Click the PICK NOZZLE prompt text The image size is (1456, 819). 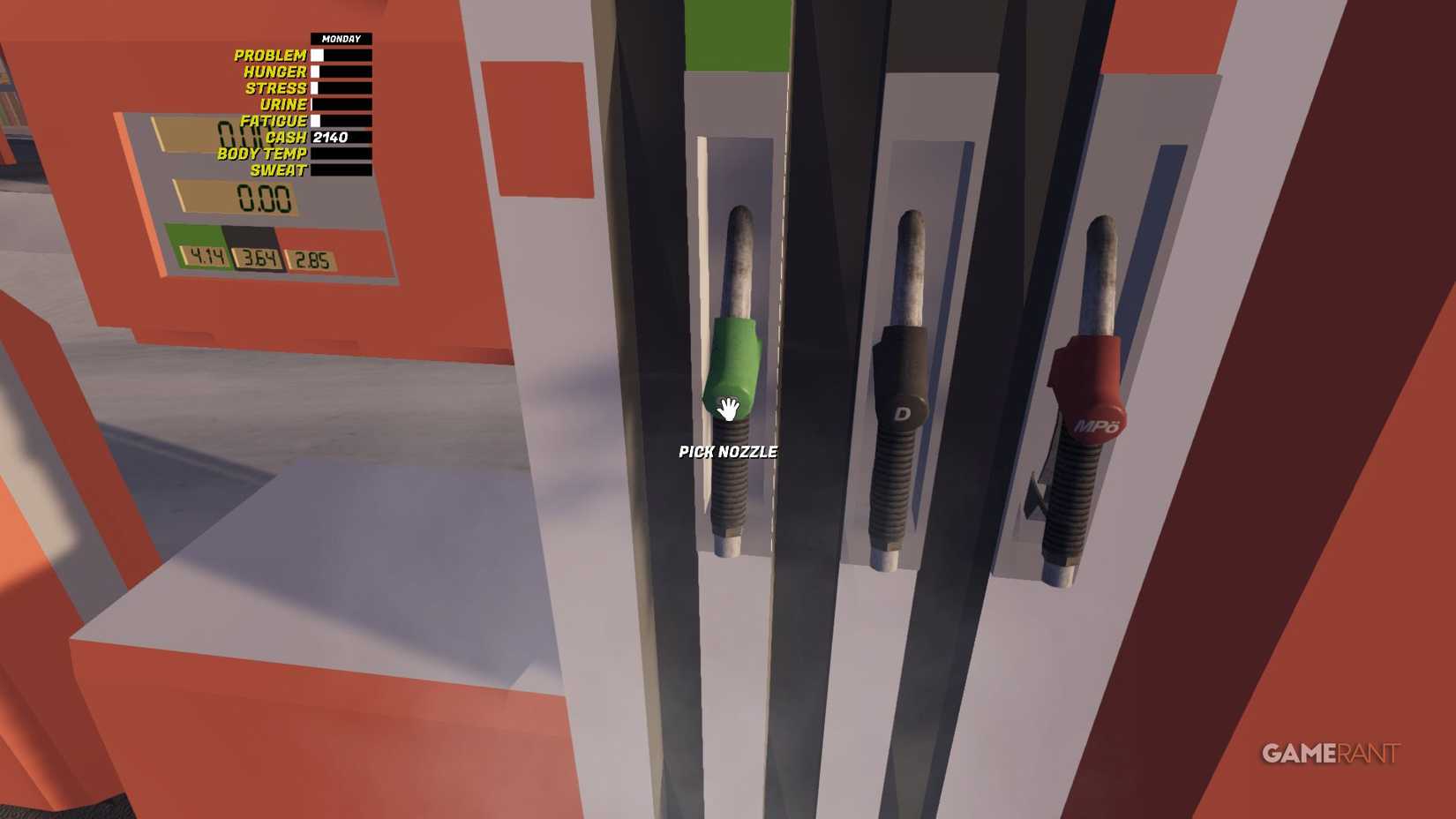726,451
